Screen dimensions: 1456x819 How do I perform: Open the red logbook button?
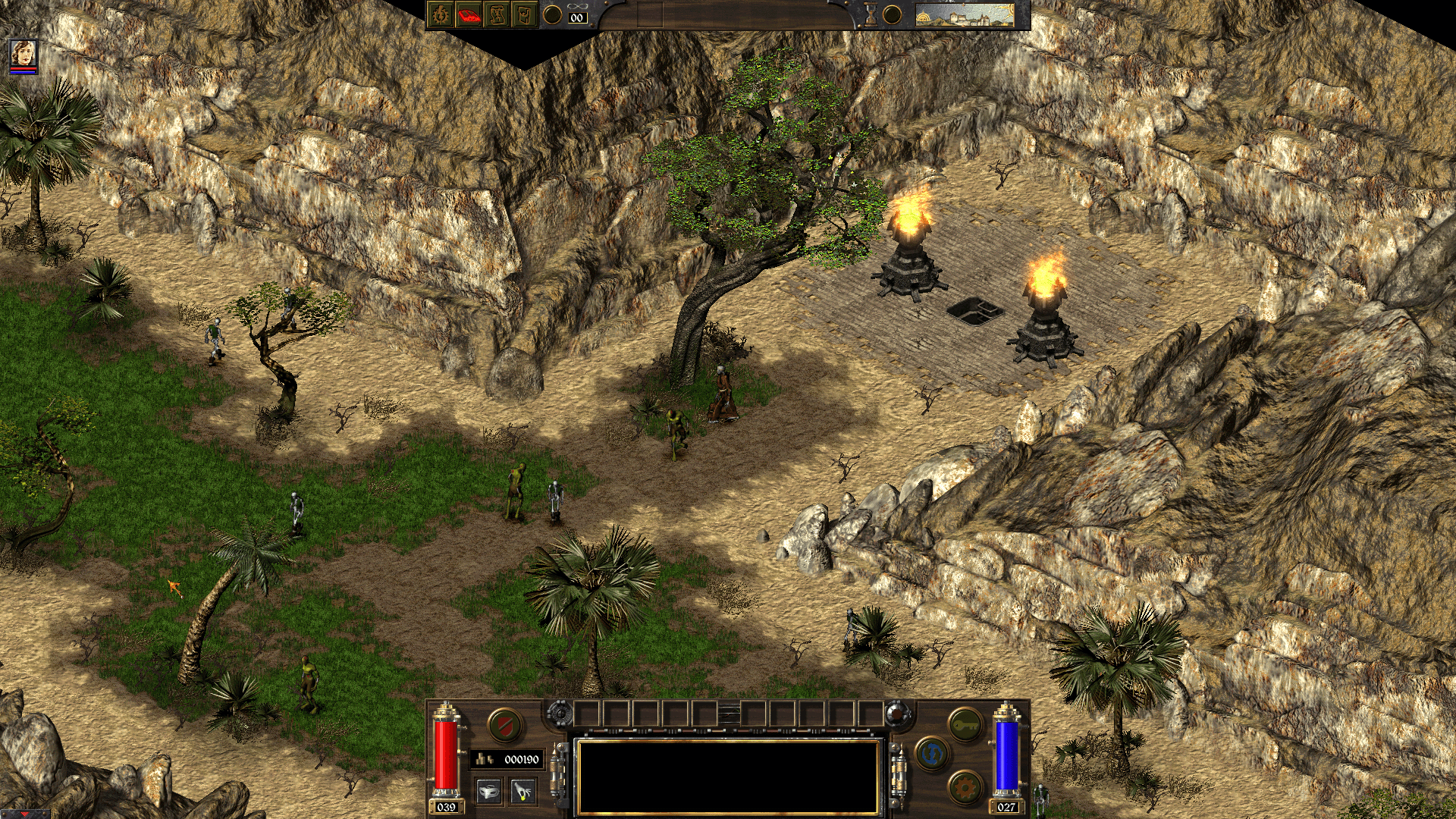pos(469,14)
